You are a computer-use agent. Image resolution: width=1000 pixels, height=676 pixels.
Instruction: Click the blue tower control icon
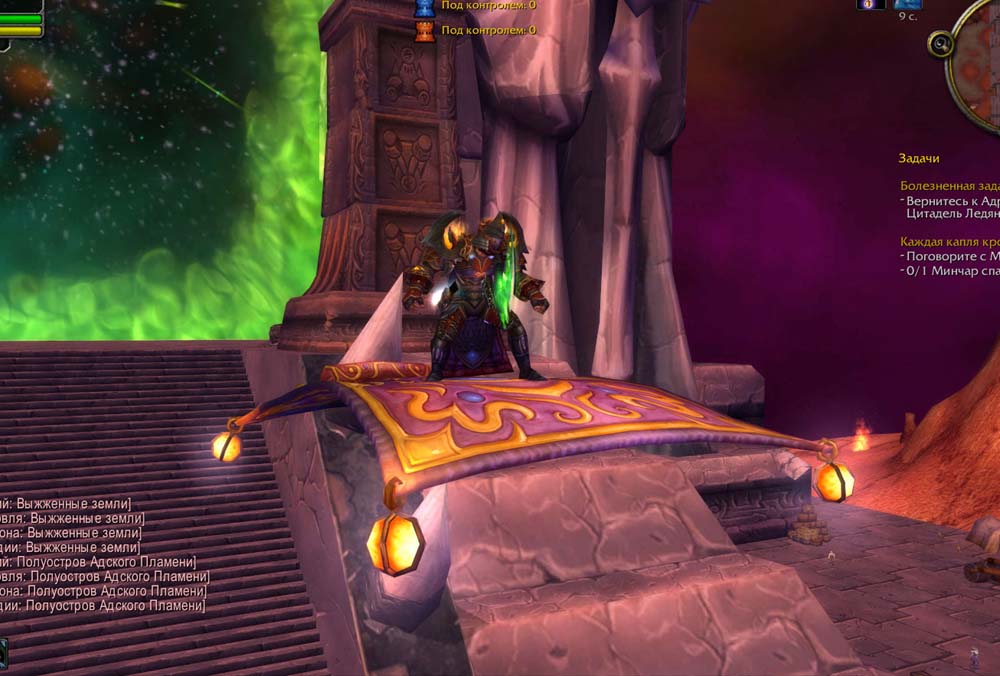pyautogui.click(x=424, y=8)
